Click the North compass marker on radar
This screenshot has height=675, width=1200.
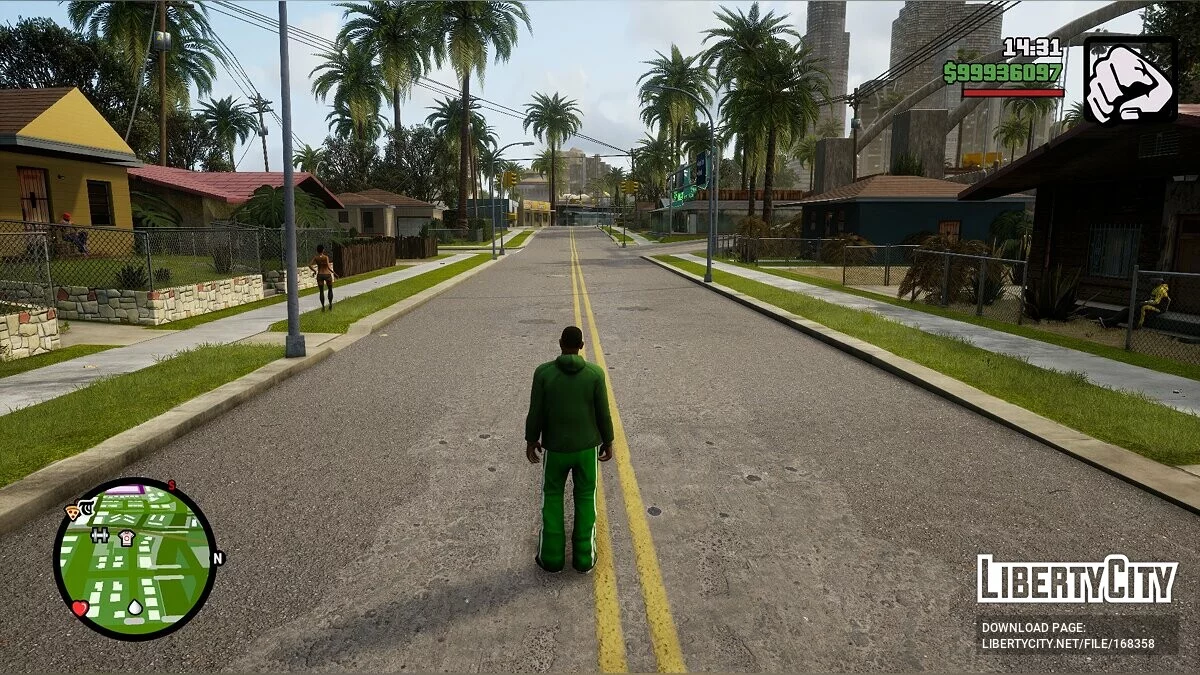tap(218, 558)
